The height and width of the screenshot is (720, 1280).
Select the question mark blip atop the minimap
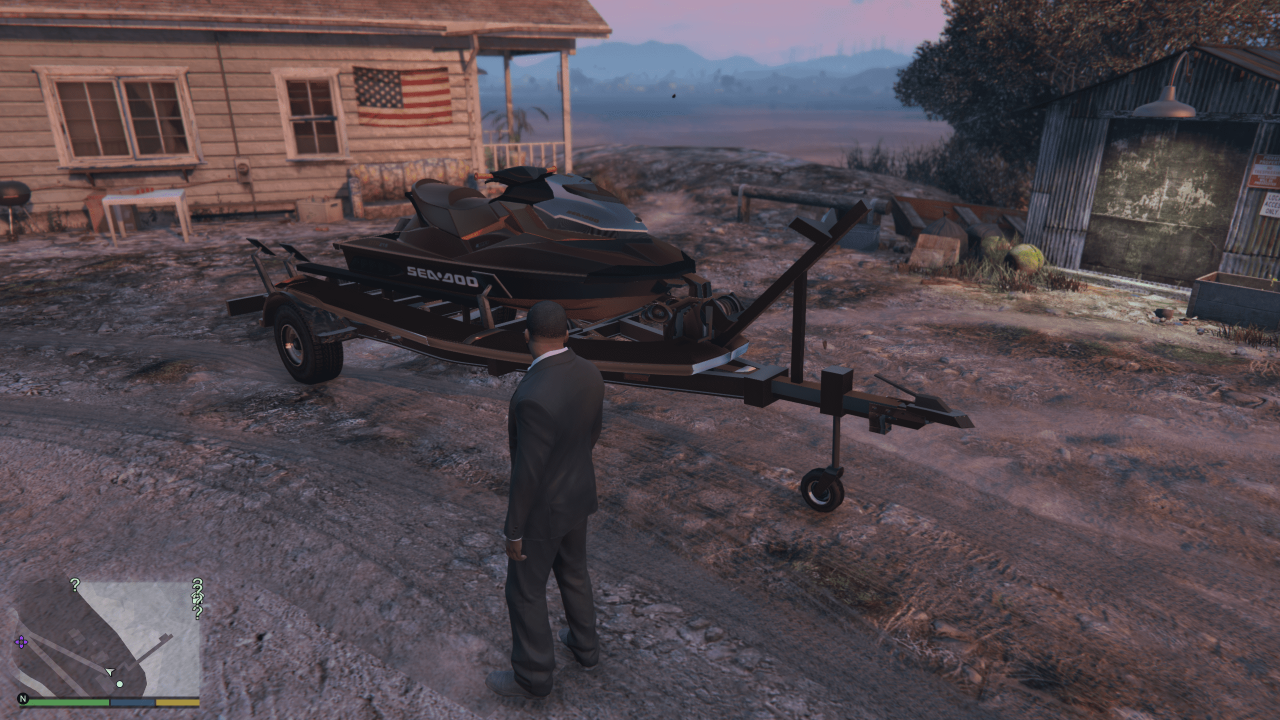(x=75, y=585)
